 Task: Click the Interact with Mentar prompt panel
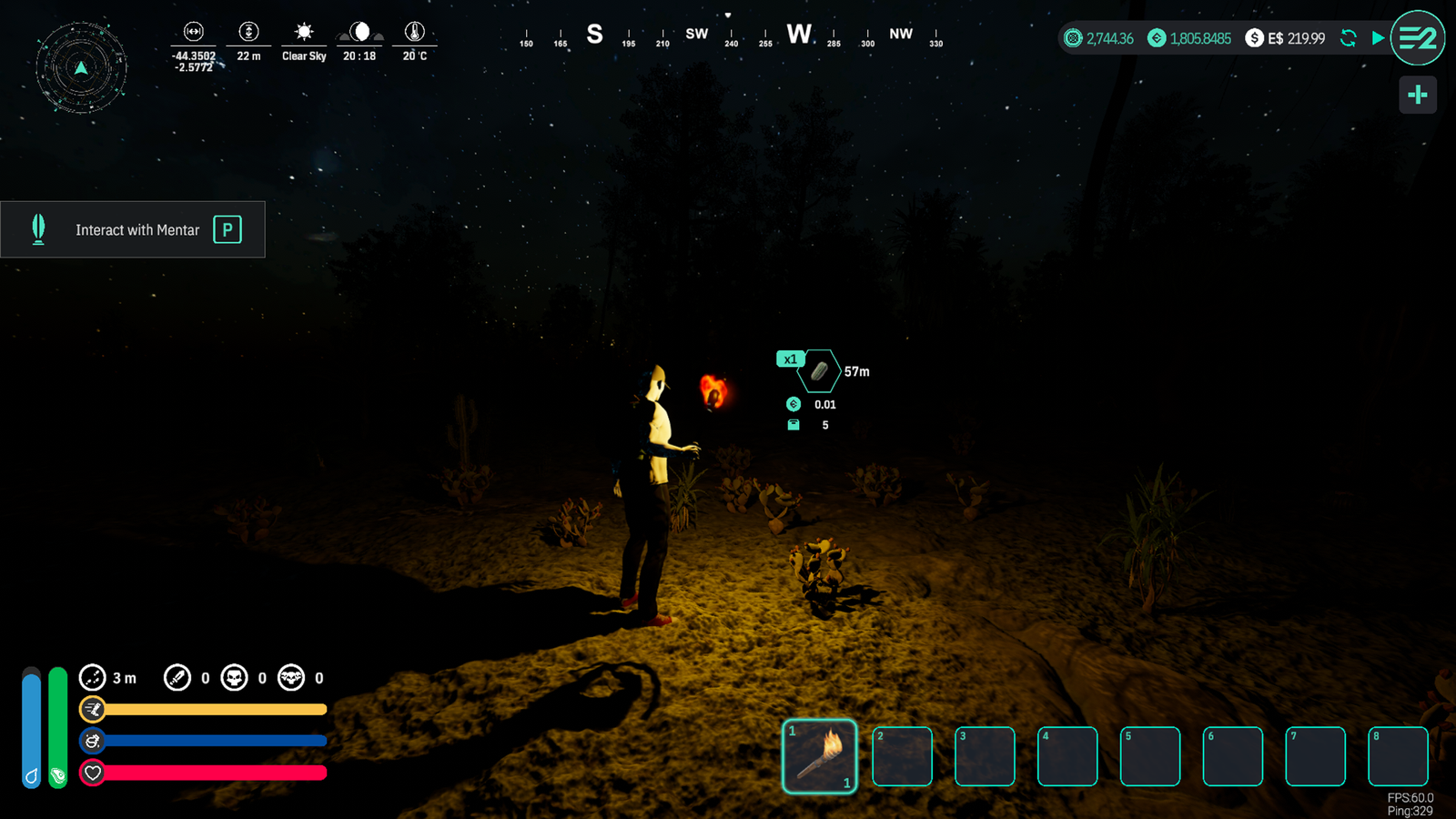(133, 229)
